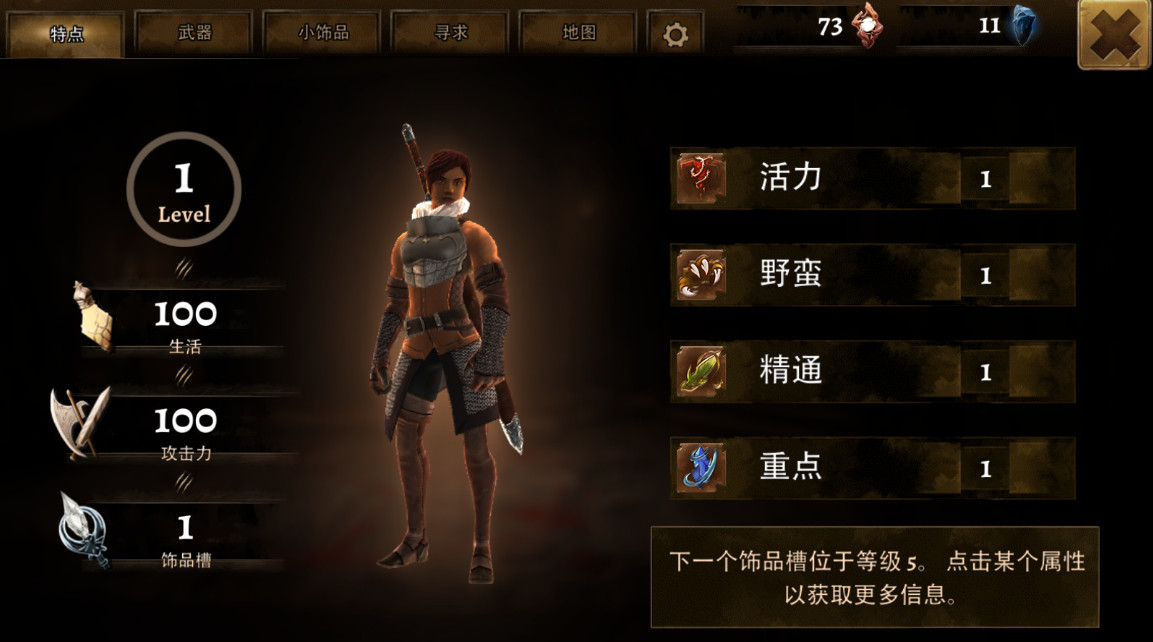
Task: Select the 活力 attribute row
Action: [872, 179]
